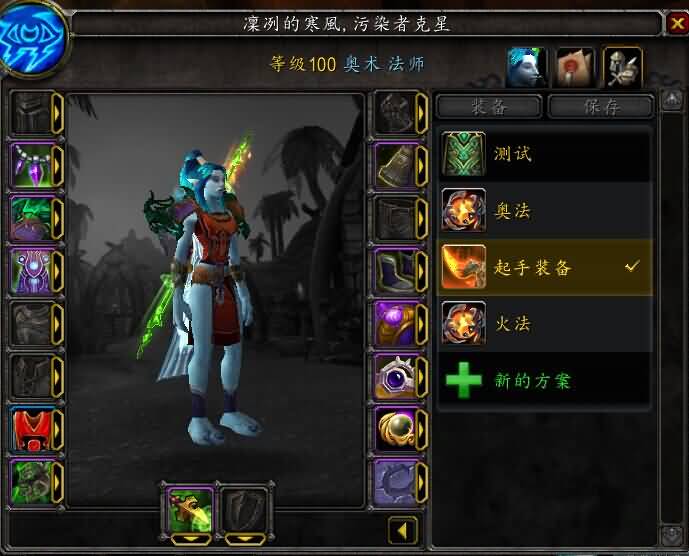
Task: Select the 测试 equipment set
Action: click(545, 155)
